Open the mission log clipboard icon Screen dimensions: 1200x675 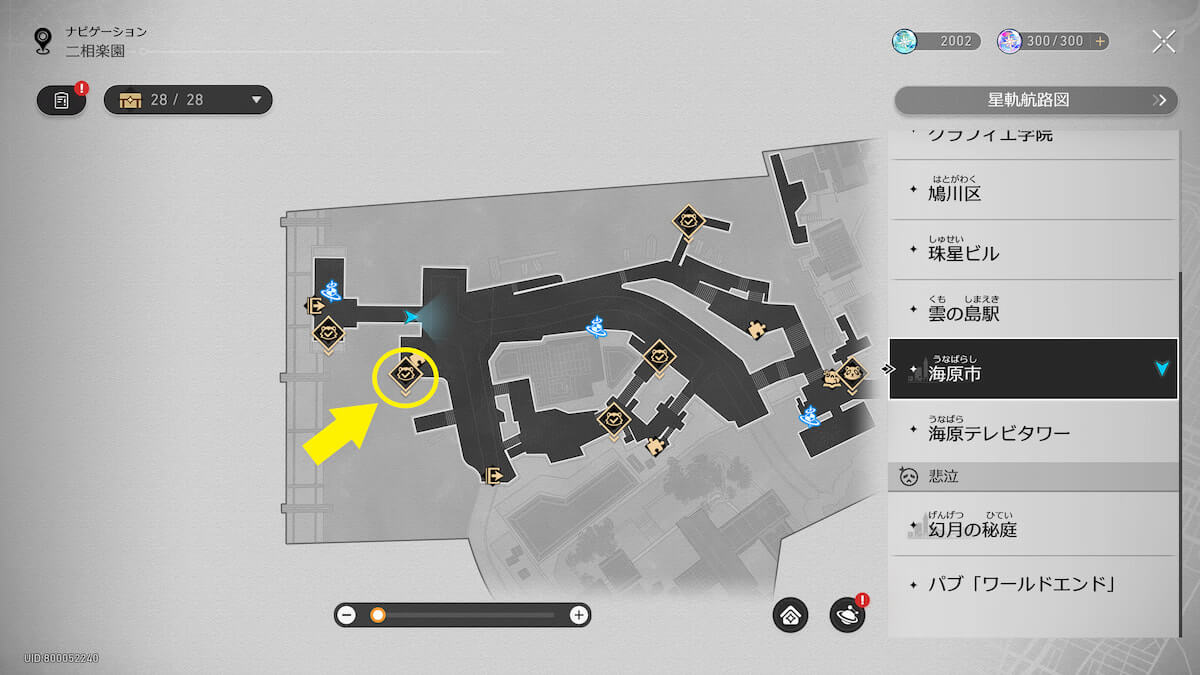point(62,100)
